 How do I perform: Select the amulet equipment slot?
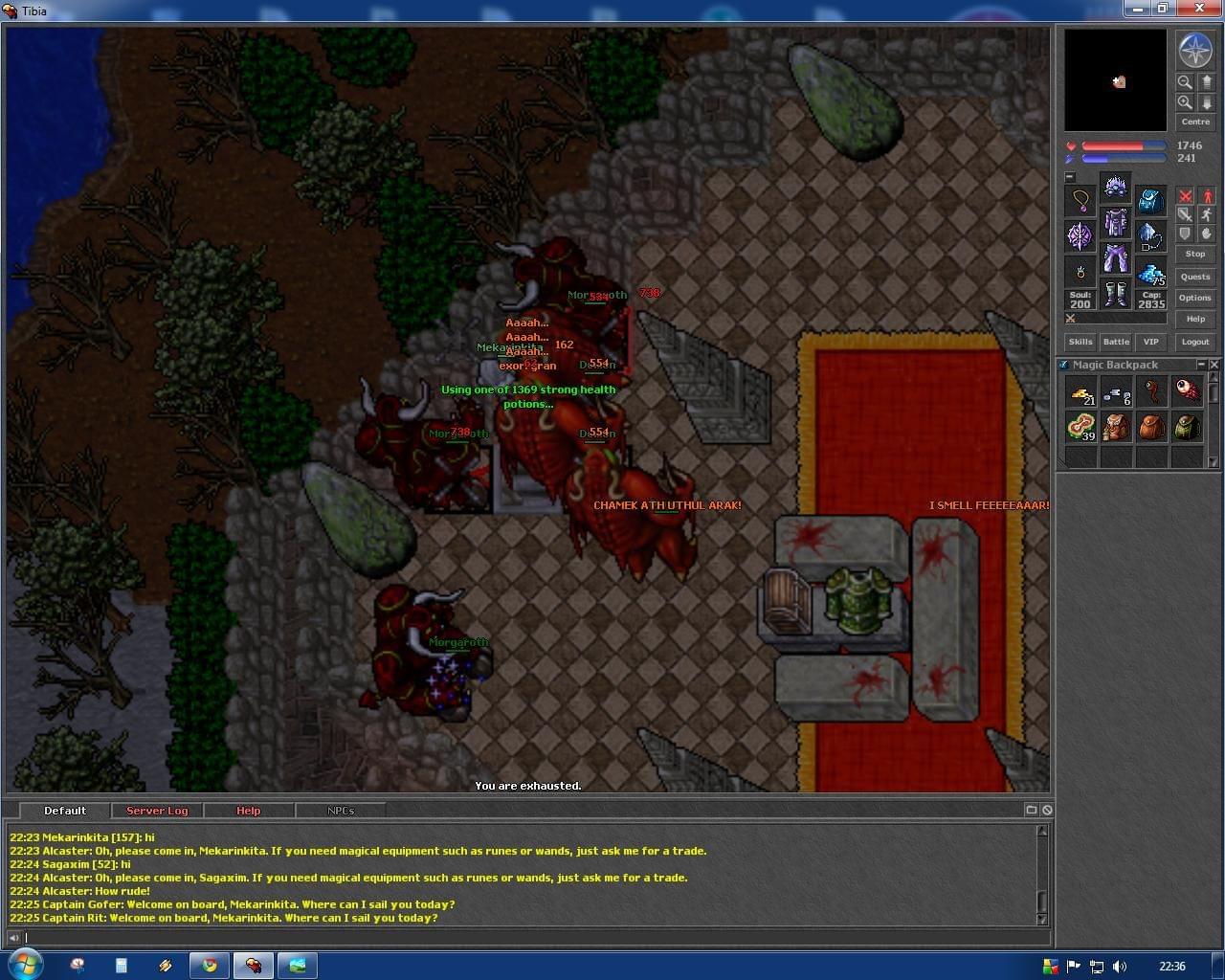pyautogui.click(x=1080, y=200)
